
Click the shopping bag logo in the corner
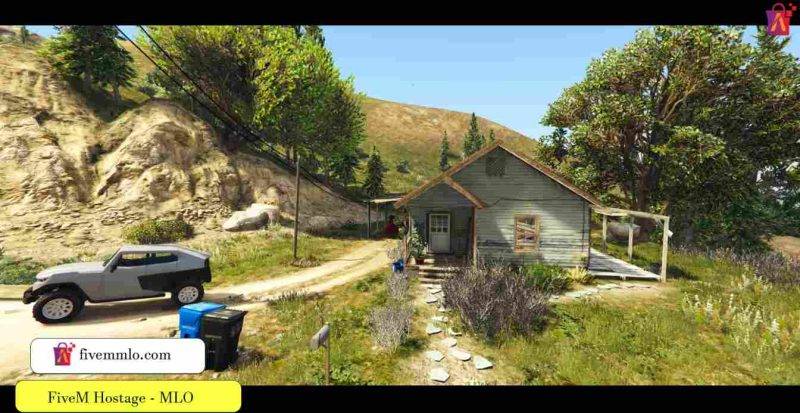[780, 19]
